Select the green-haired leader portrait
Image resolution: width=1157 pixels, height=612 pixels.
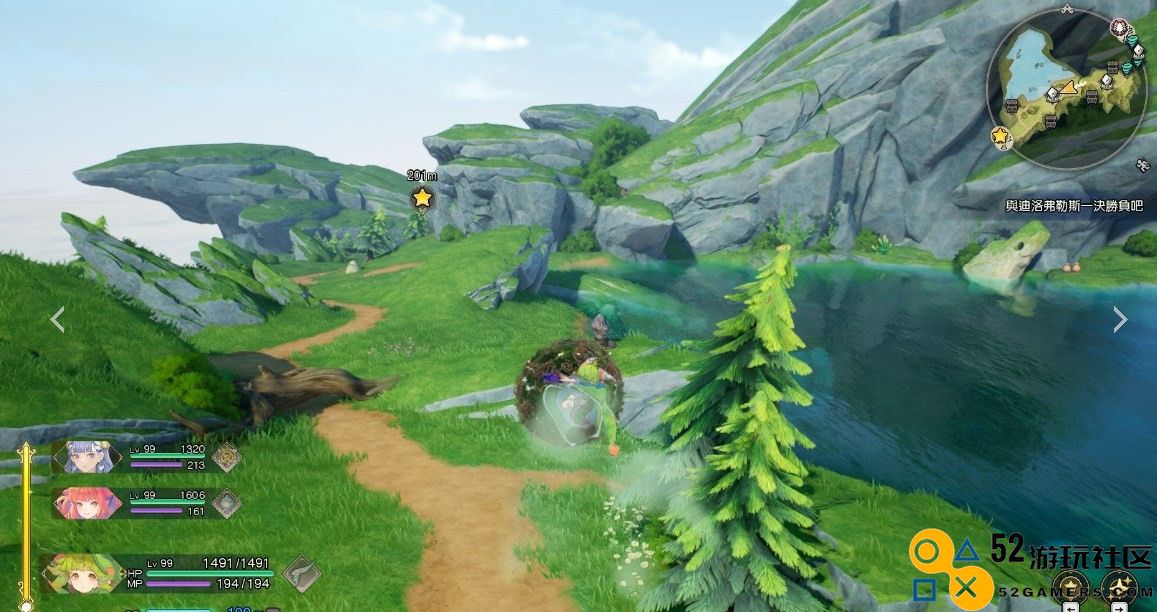pyautogui.click(x=72, y=573)
